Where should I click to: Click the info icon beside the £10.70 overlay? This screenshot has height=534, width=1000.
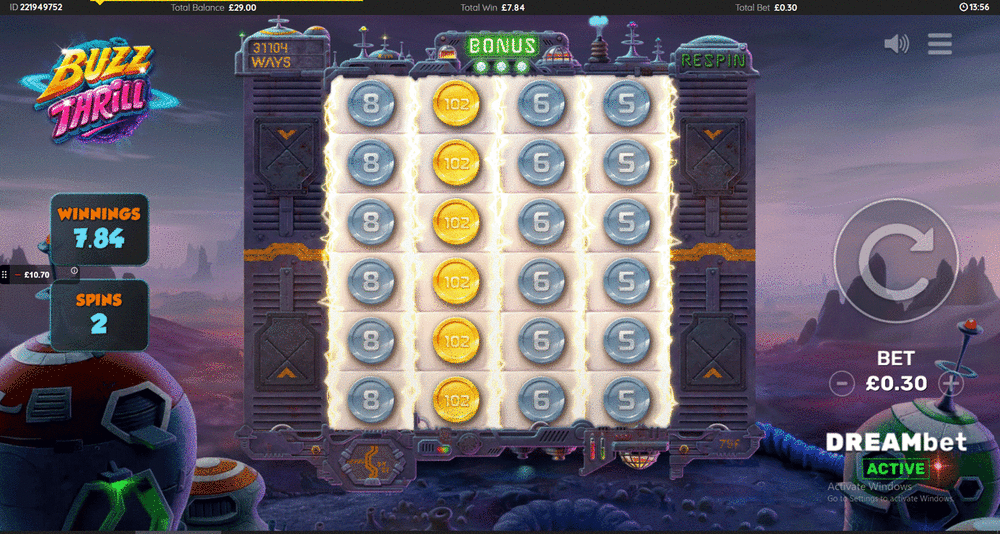(x=74, y=271)
